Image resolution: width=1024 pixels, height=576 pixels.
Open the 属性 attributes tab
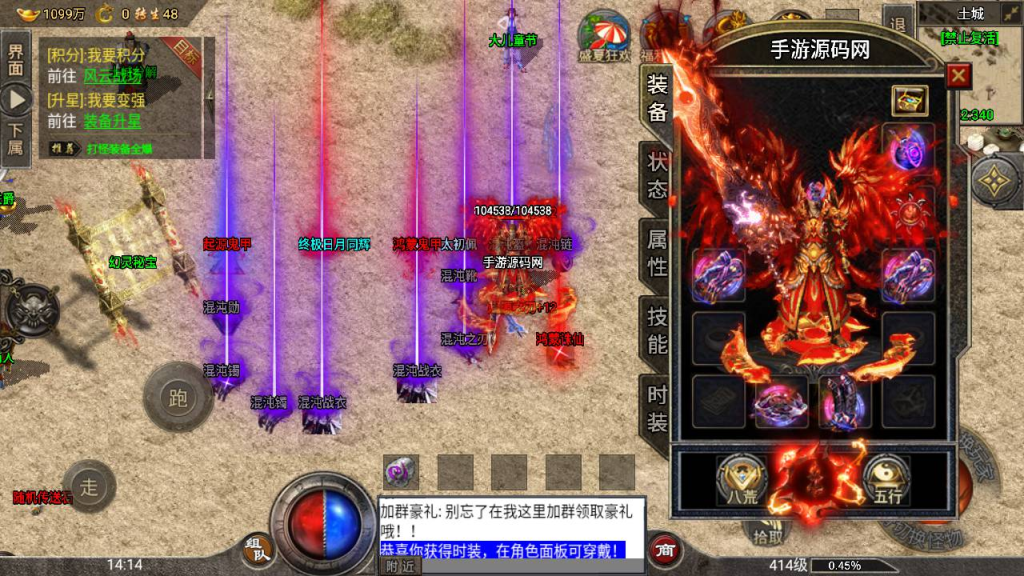tap(657, 253)
